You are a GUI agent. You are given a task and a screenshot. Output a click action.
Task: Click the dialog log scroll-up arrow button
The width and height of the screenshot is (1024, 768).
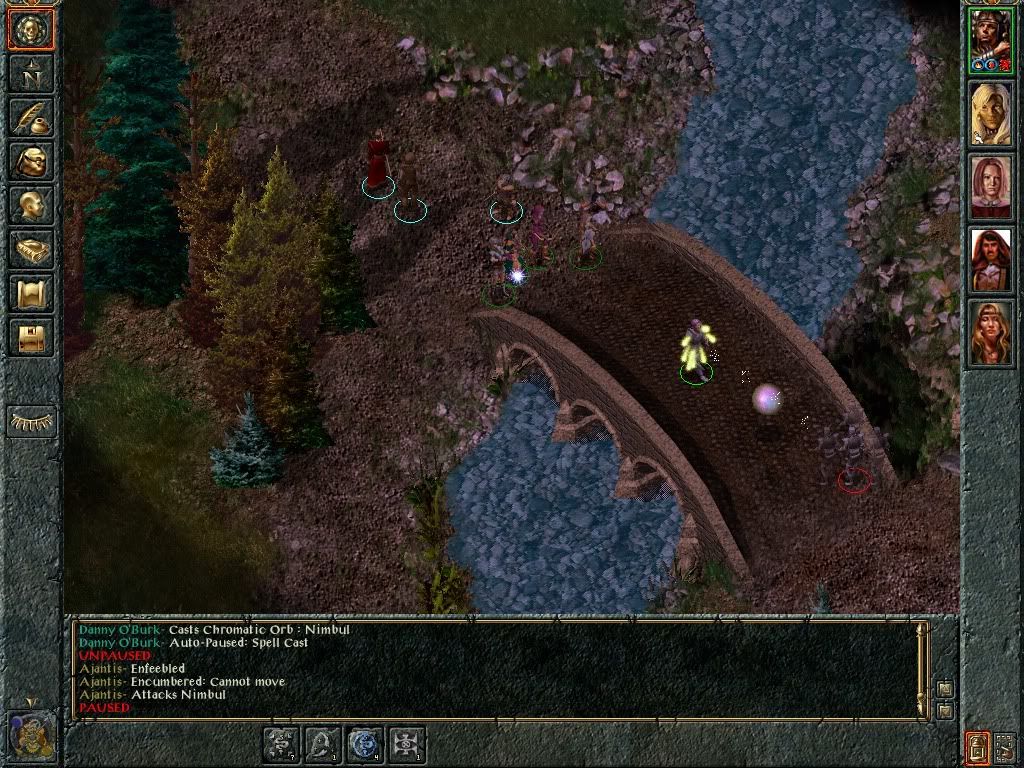[945, 689]
